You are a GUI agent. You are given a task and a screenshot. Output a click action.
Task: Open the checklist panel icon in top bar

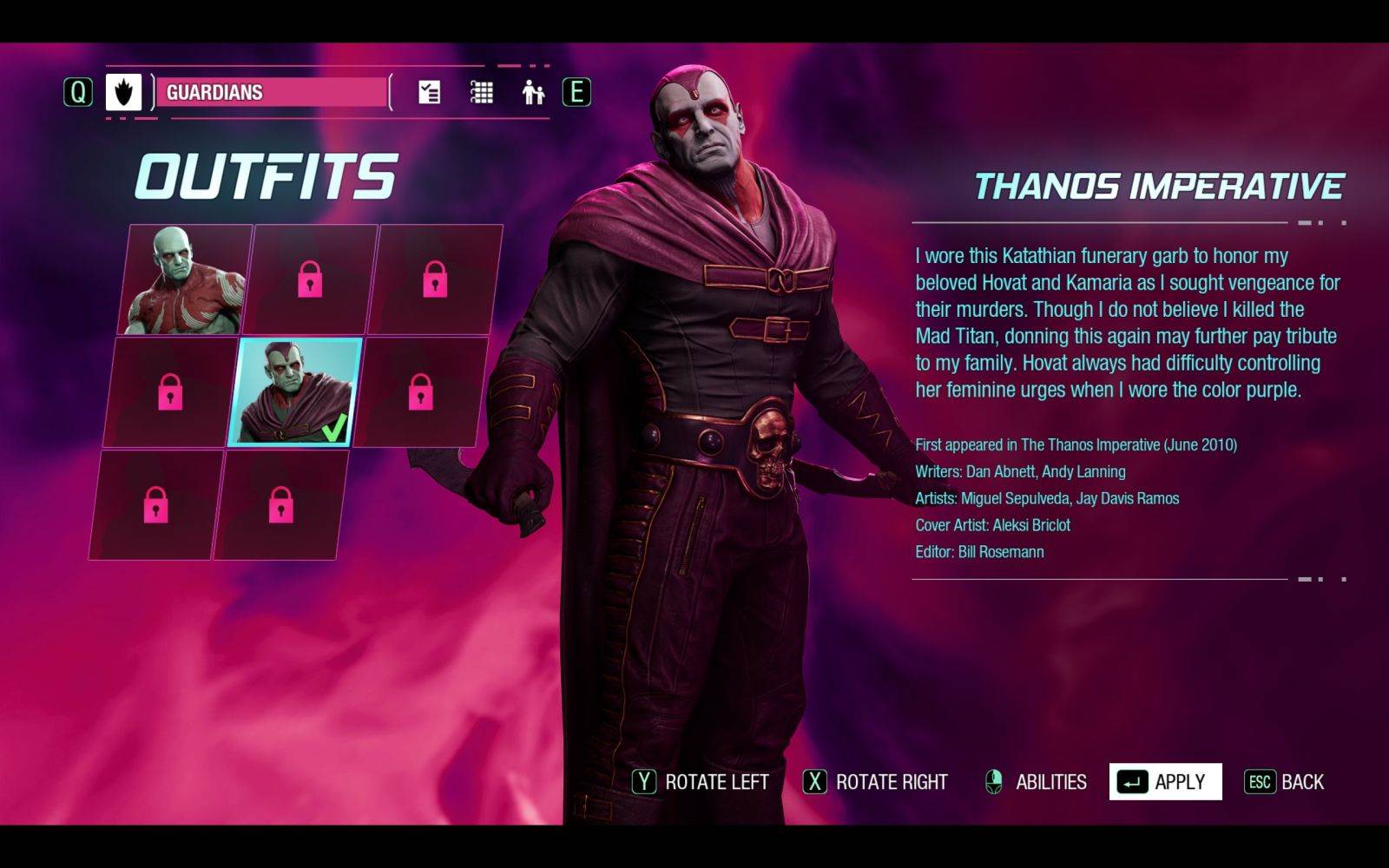427,93
